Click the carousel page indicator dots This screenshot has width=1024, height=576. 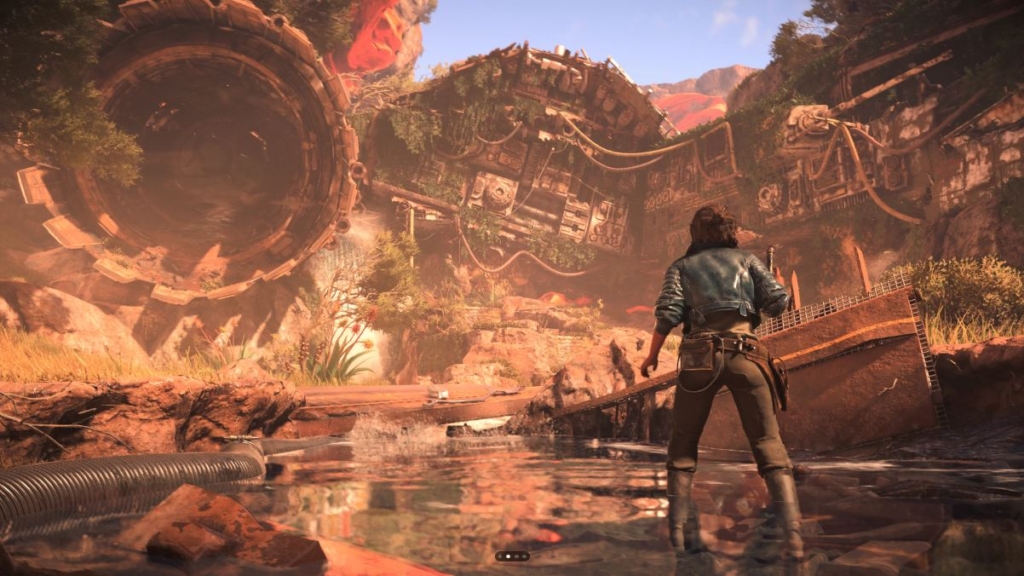click(511, 556)
